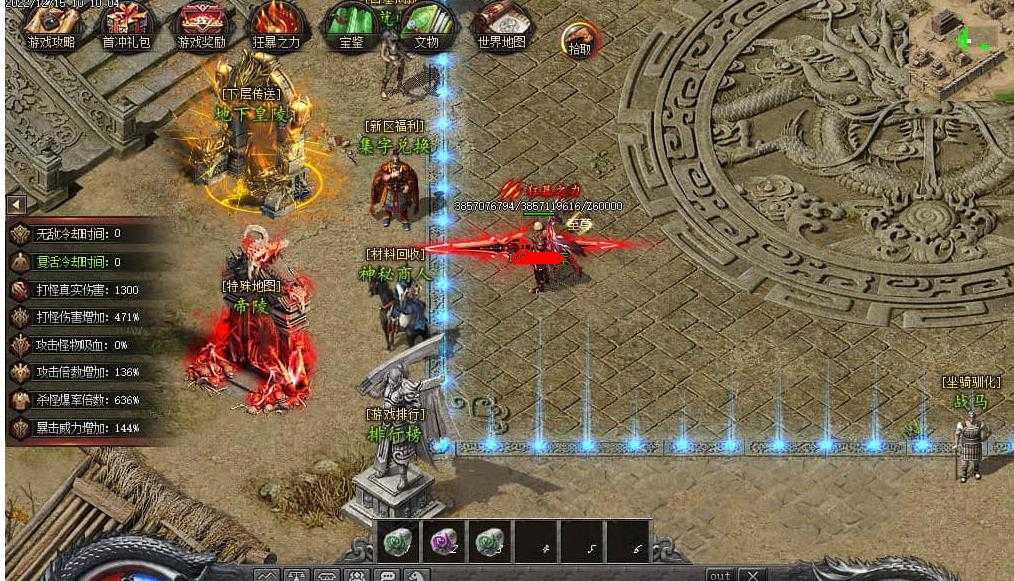Open the 游戏奖励 rewards menu
The image size is (1014, 581).
coord(201,24)
